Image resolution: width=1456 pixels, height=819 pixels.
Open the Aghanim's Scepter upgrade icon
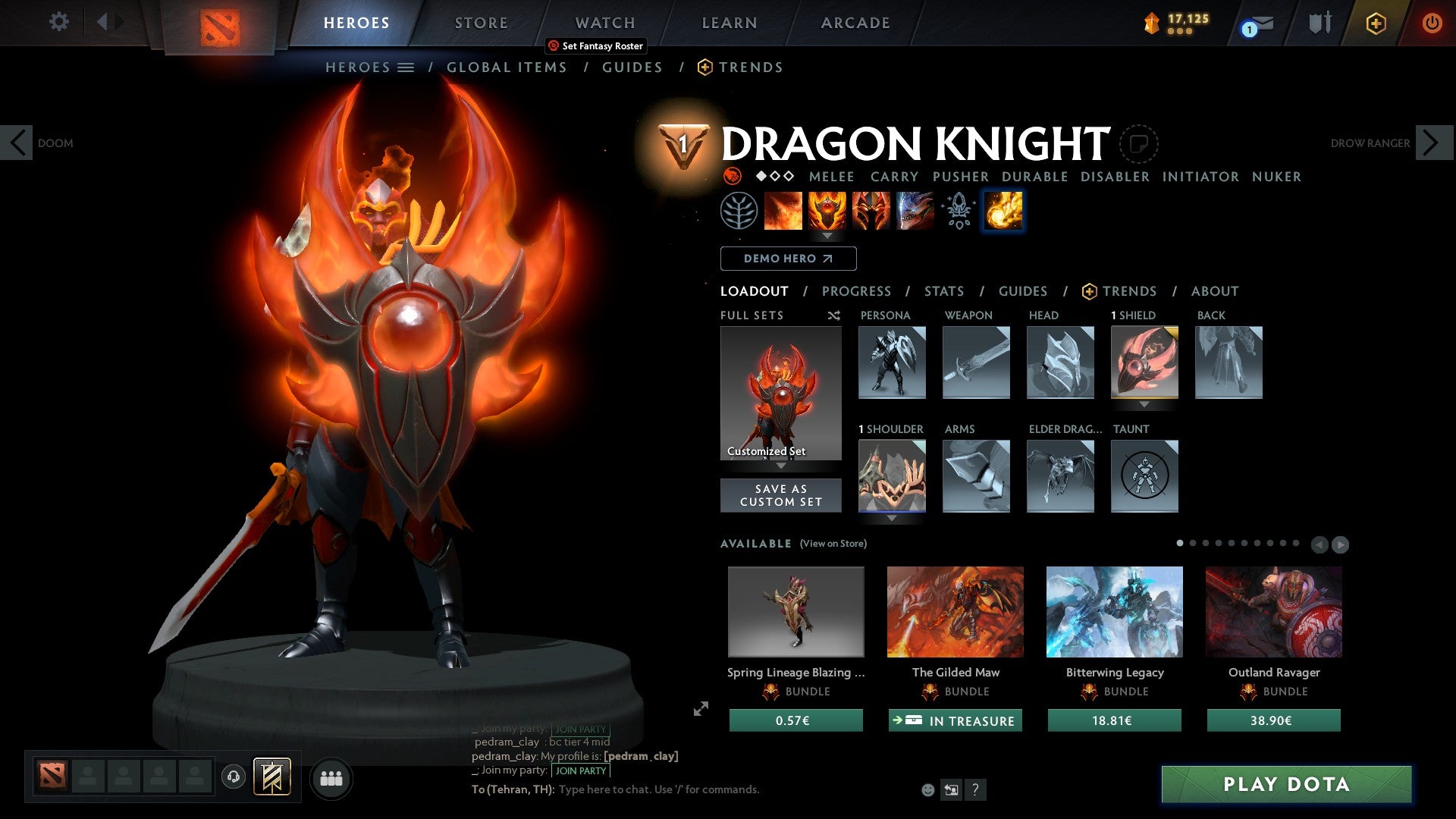pyautogui.click(x=957, y=210)
